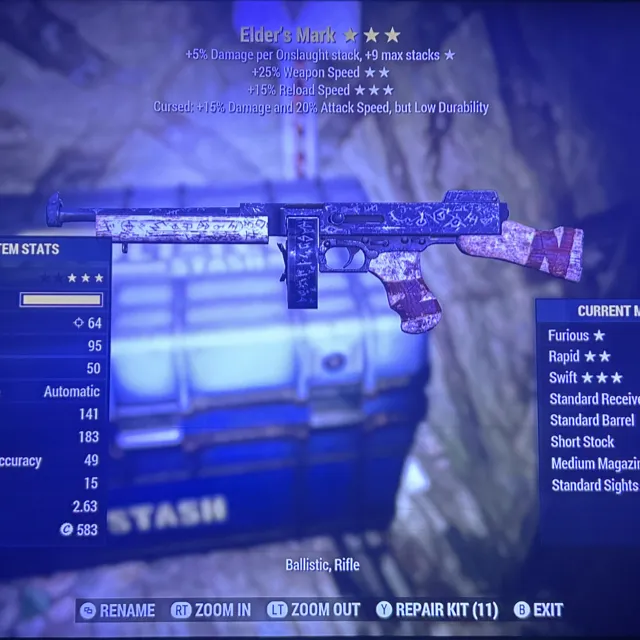
Task: Click Zoom In on the weapon
Action: tap(212, 610)
